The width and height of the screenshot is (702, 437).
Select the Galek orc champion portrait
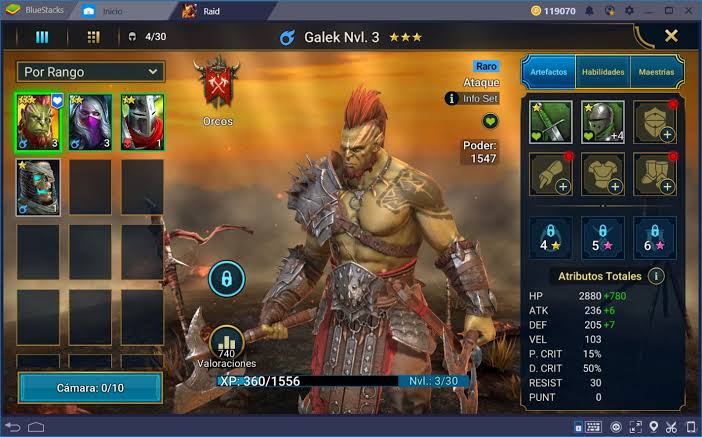coord(38,122)
